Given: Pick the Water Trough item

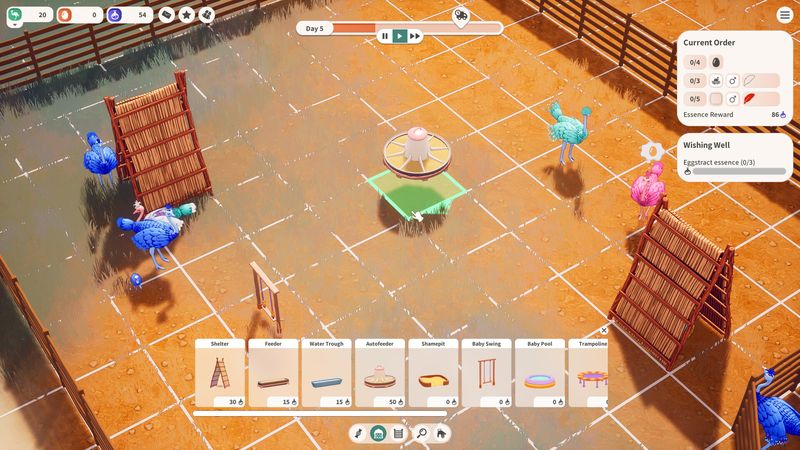Looking at the screenshot, I should (x=326, y=373).
